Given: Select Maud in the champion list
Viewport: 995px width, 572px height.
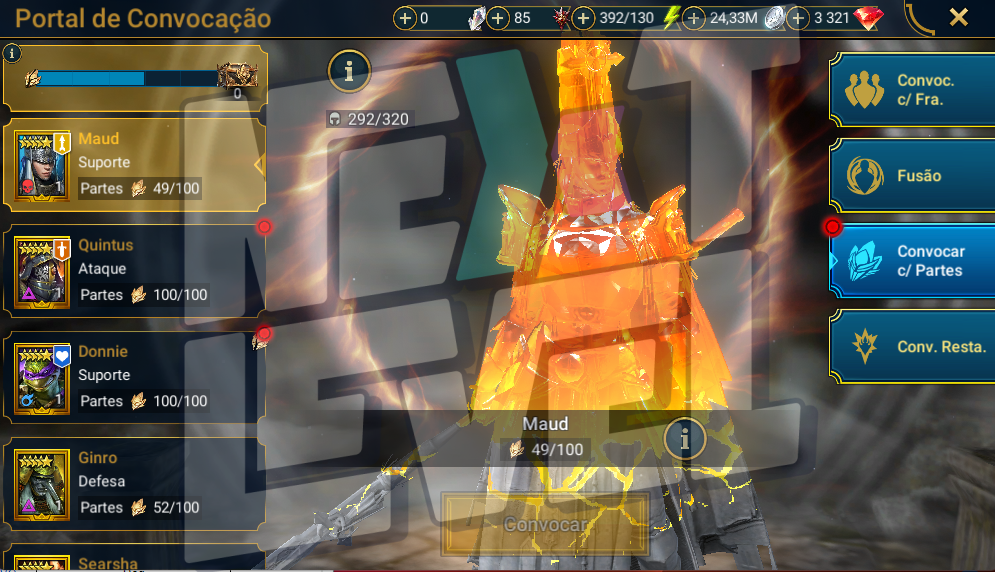Looking at the screenshot, I should pyautogui.click(x=135, y=164).
